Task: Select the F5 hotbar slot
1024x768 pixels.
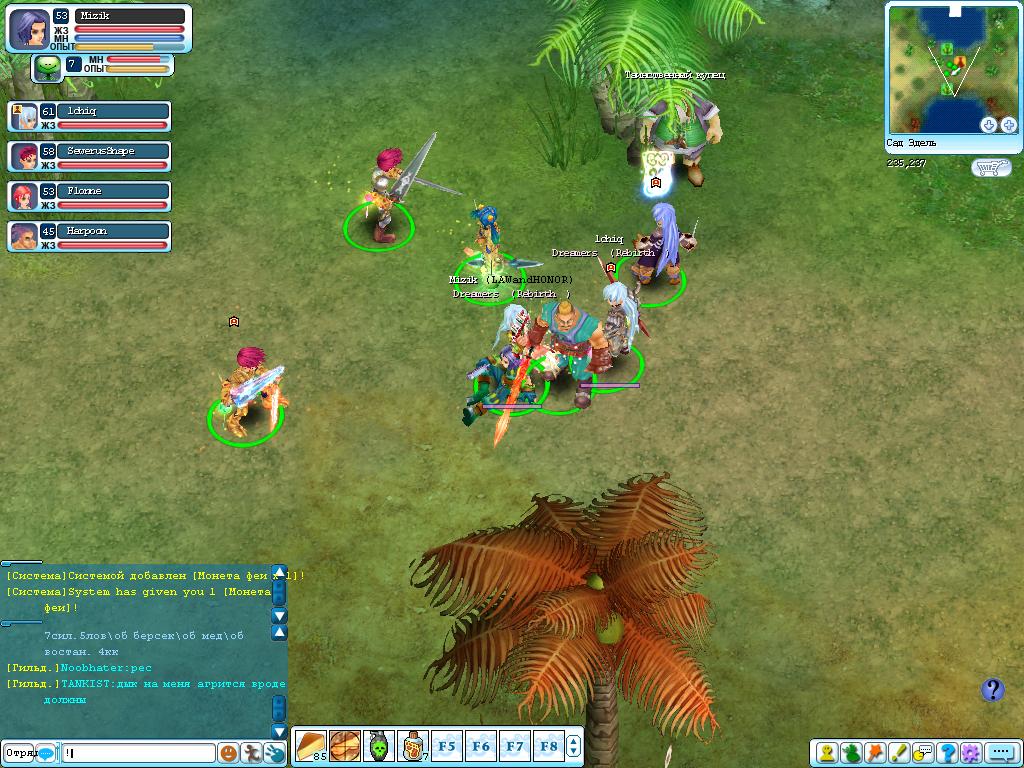Action: (446, 746)
